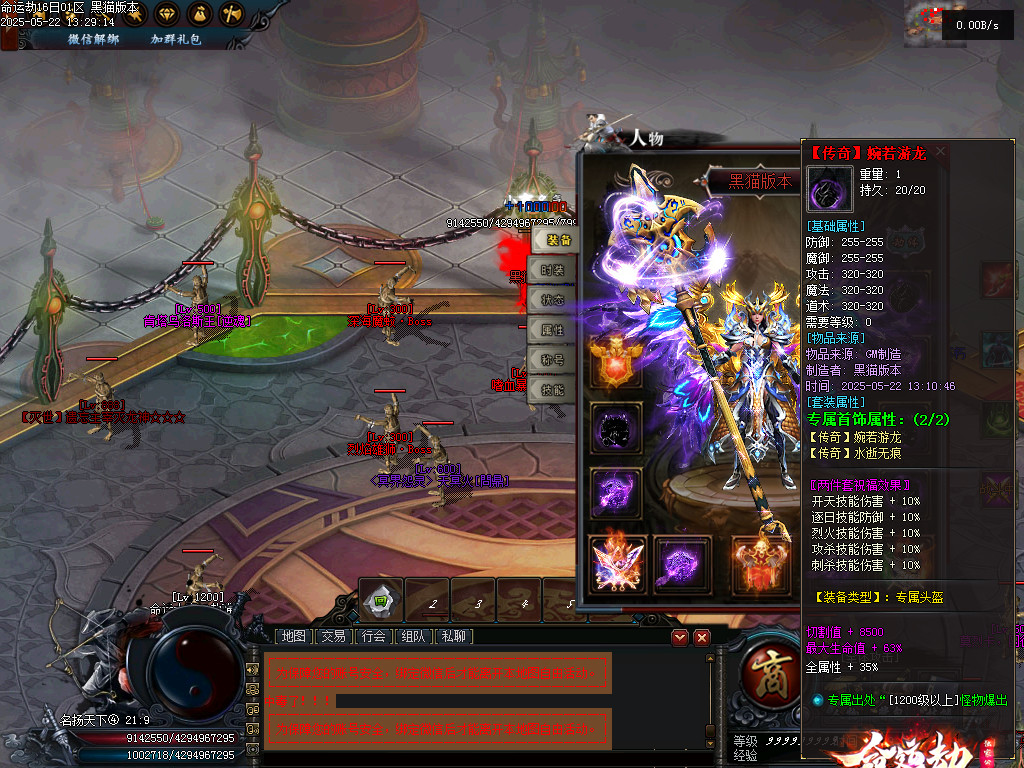Open the money bag icon in top bar
Viewport: 1024px width, 768px height.
click(198, 14)
